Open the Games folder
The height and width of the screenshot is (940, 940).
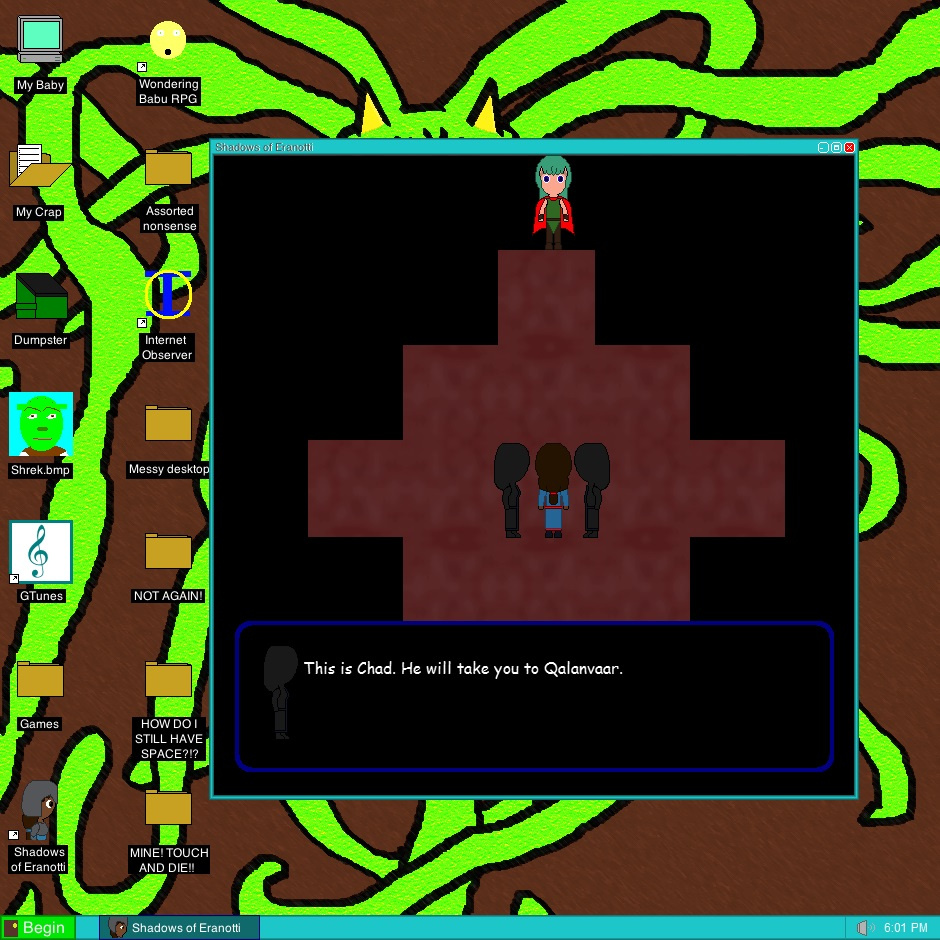pos(40,680)
